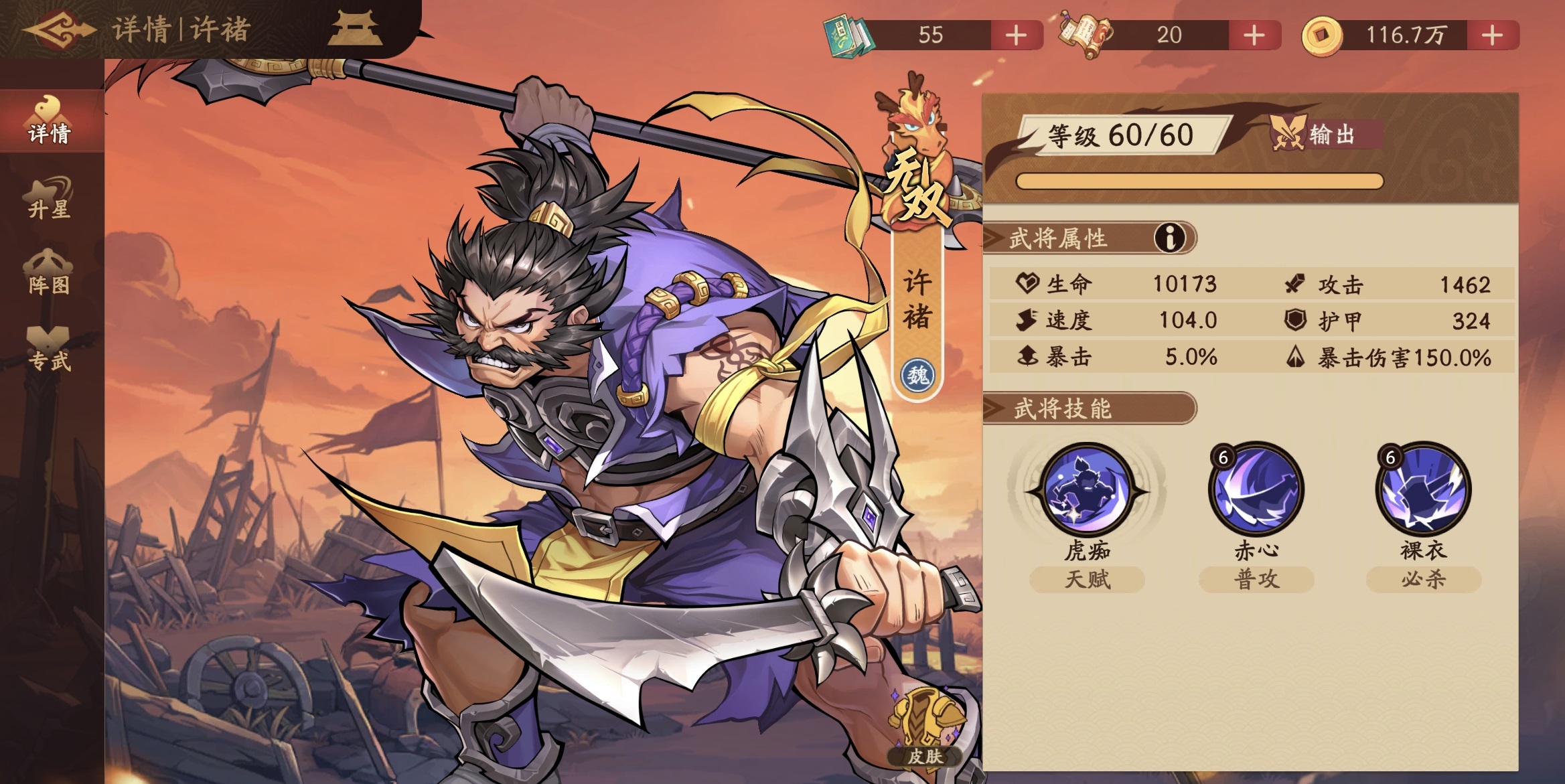1565x784 pixels.
Task: View the 赤心 normal attack skill
Action: (1256, 490)
